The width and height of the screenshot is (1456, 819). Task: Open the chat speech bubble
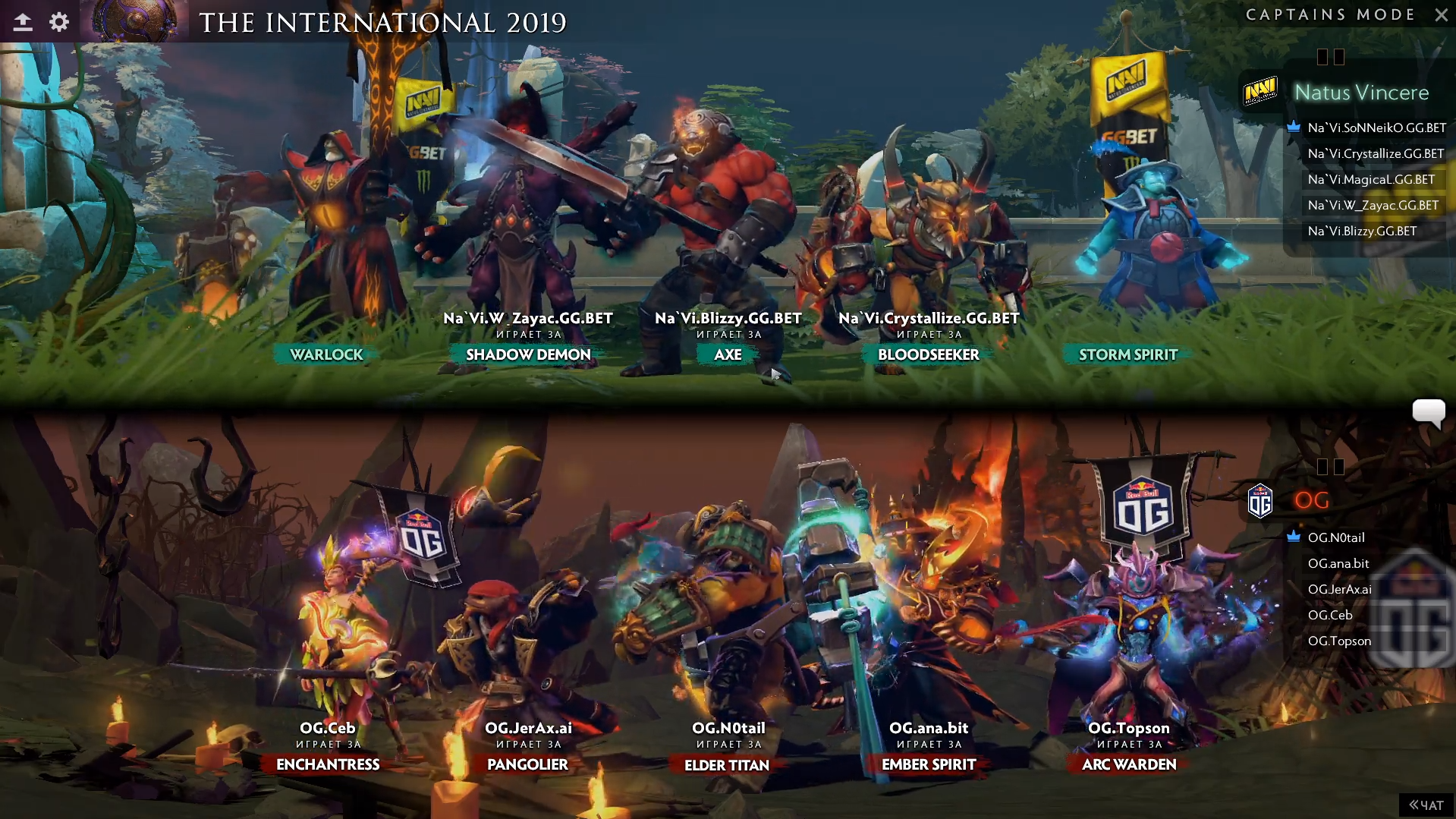[x=1428, y=413]
